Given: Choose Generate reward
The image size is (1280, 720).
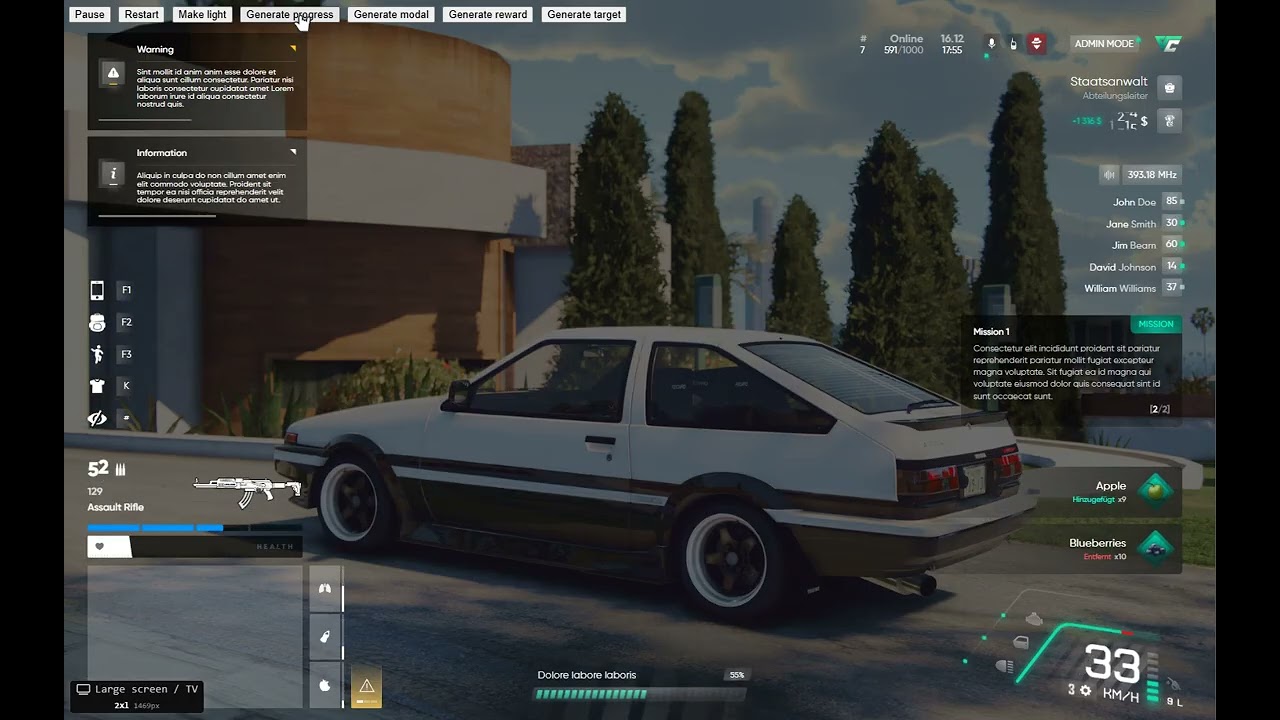Looking at the screenshot, I should tap(488, 15).
